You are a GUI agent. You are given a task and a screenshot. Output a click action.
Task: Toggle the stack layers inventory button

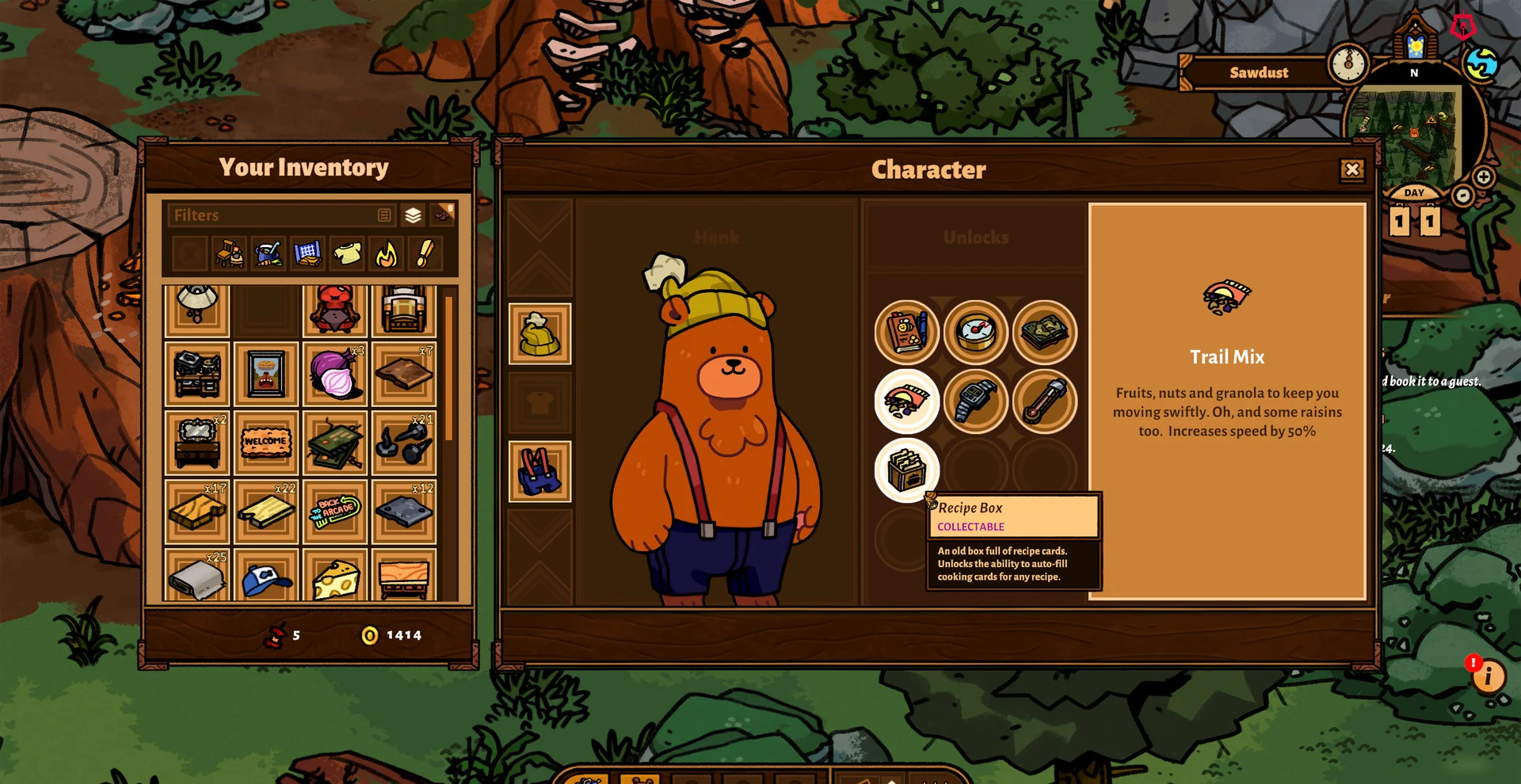(x=413, y=215)
